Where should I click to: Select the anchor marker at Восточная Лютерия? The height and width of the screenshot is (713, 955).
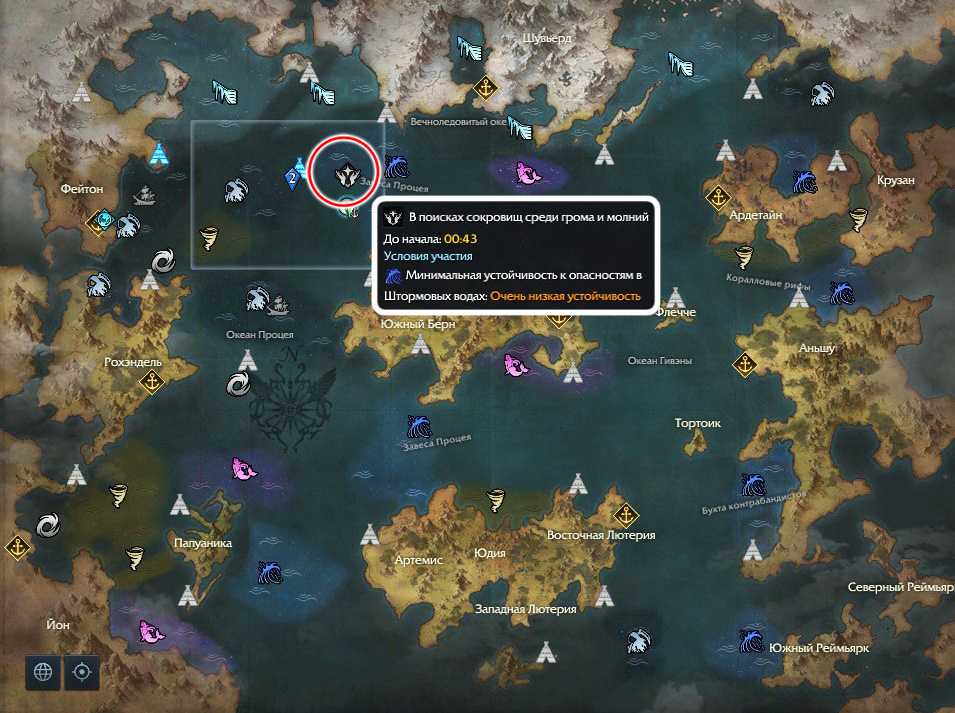(x=626, y=516)
